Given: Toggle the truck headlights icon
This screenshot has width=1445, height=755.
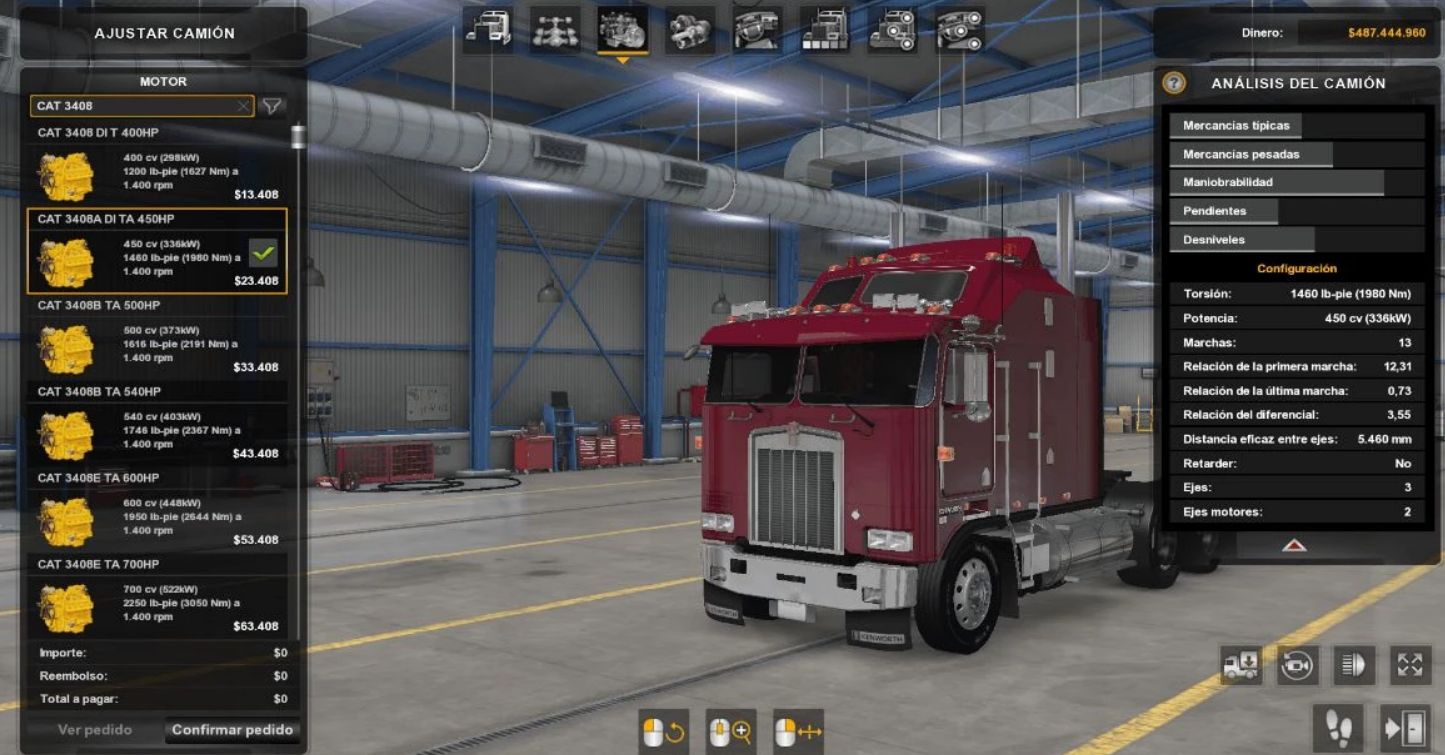Looking at the screenshot, I should 1354,665.
